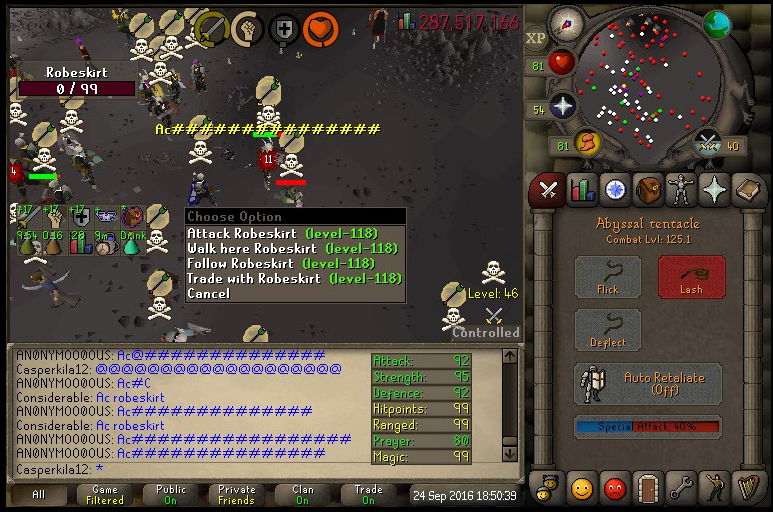
Task: Choose the Deflect attack style
Action: tap(608, 331)
